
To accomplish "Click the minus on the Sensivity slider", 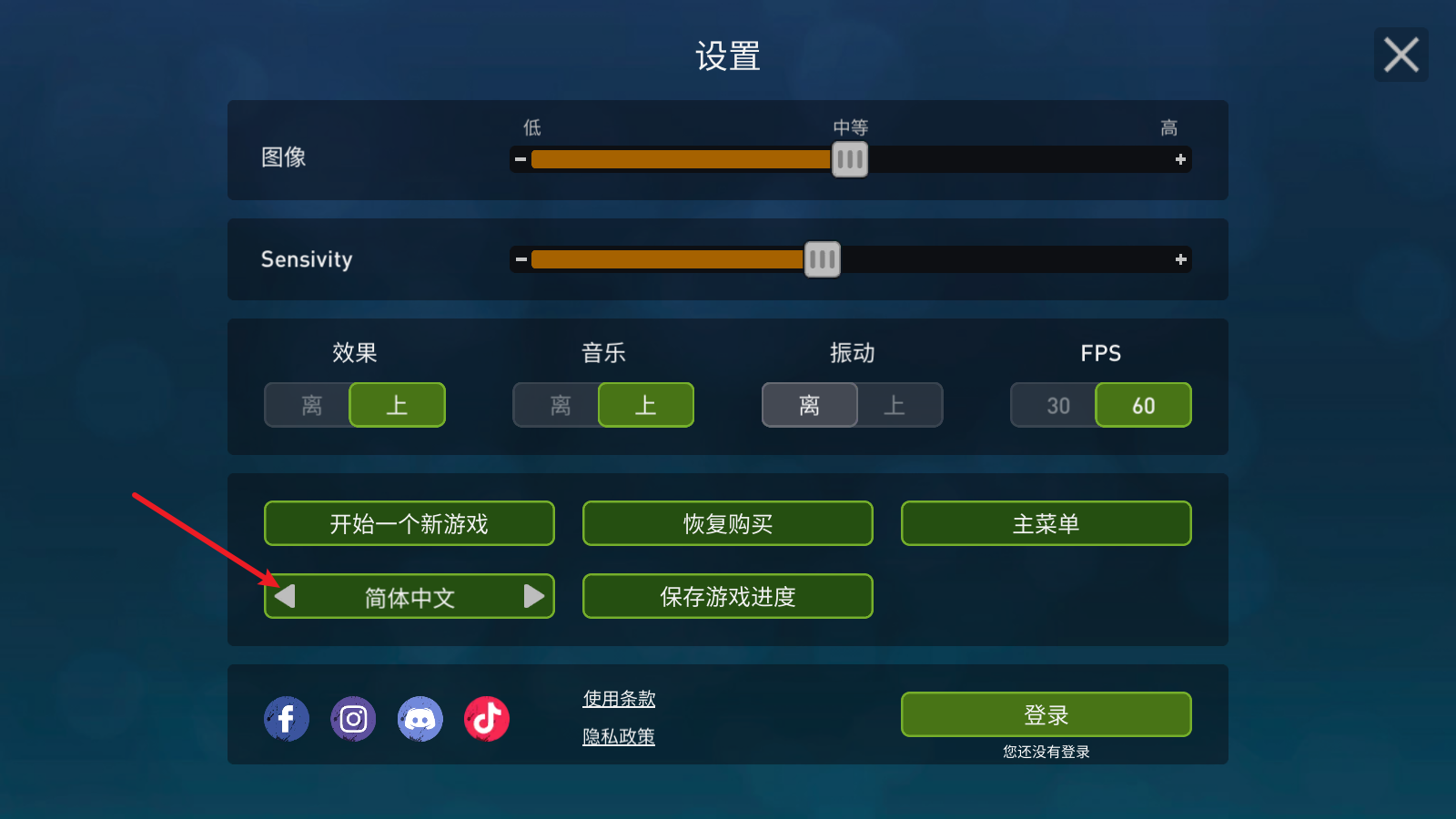I will click(519, 259).
